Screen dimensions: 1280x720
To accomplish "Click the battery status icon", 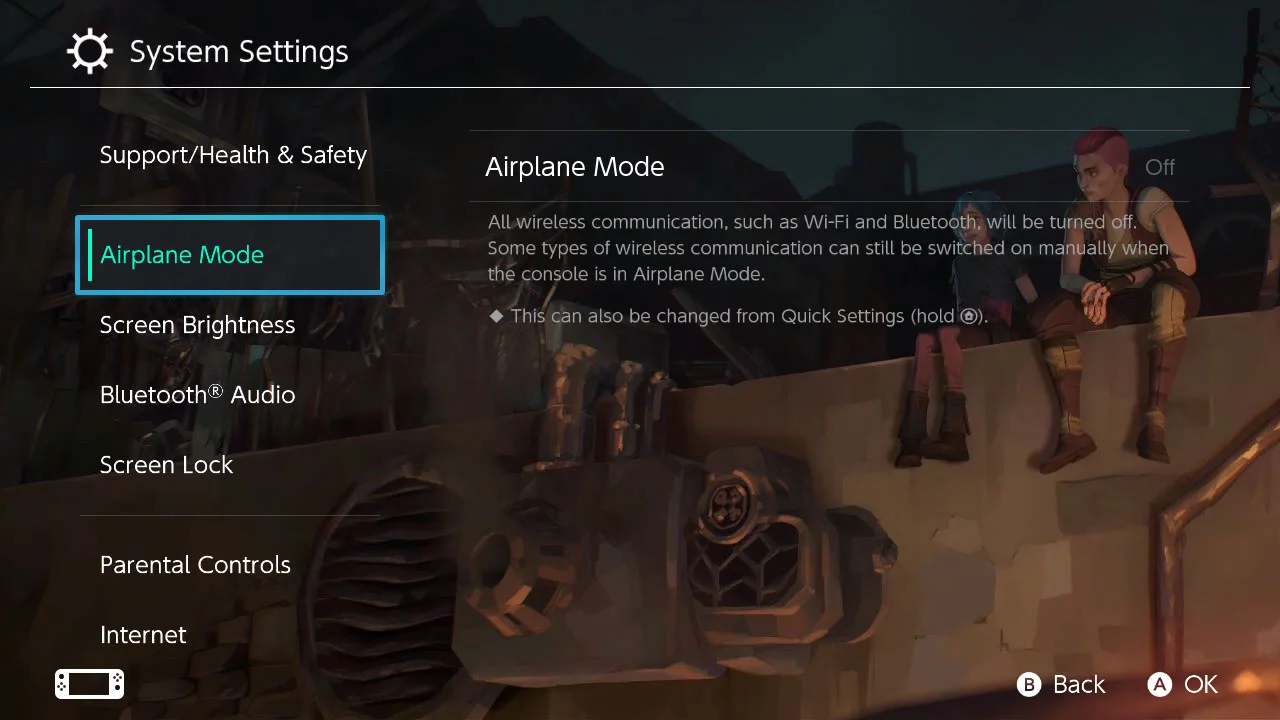I will pyautogui.click(x=89, y=684).
